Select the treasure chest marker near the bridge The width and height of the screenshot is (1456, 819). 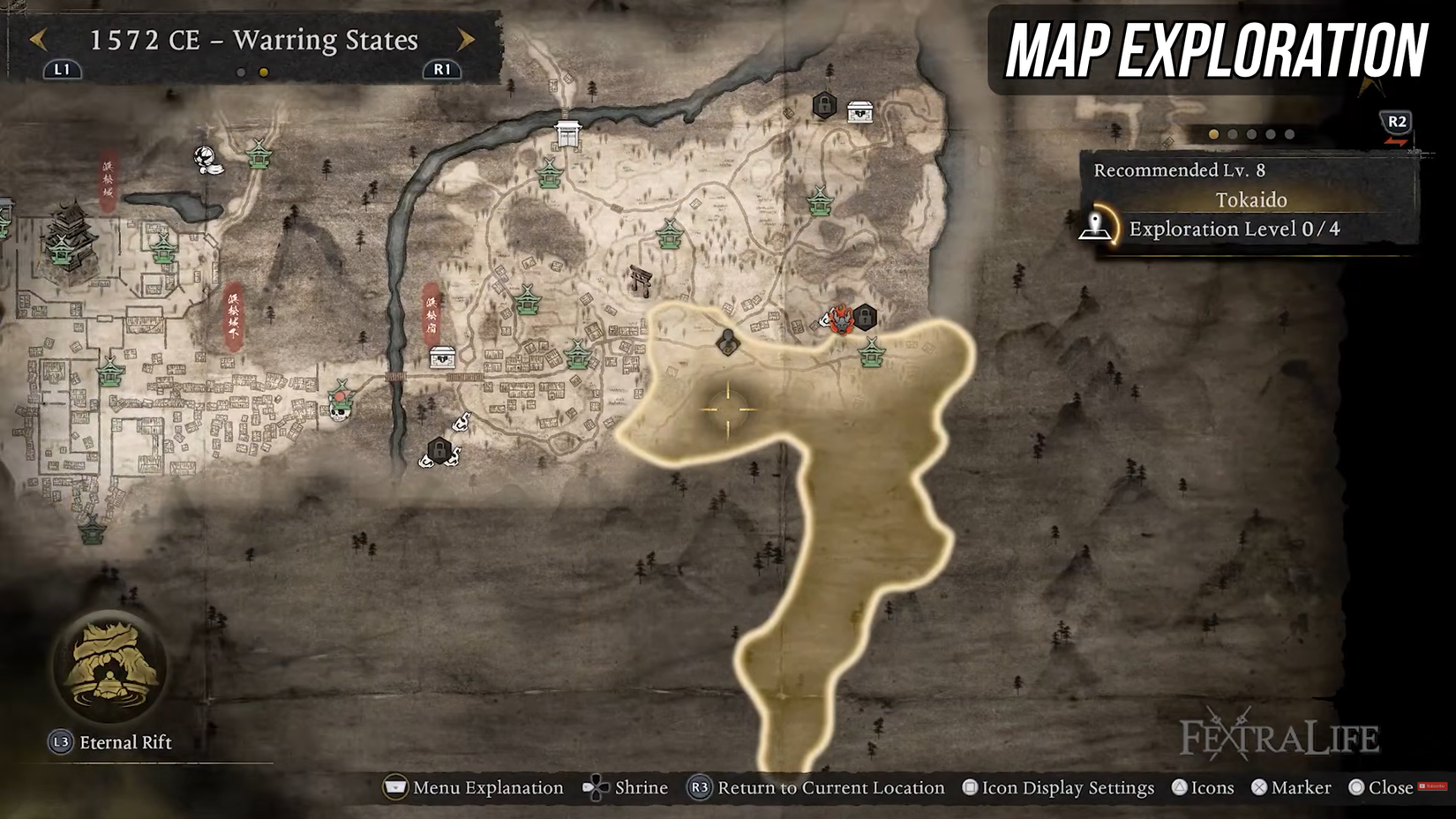point(442,357)
